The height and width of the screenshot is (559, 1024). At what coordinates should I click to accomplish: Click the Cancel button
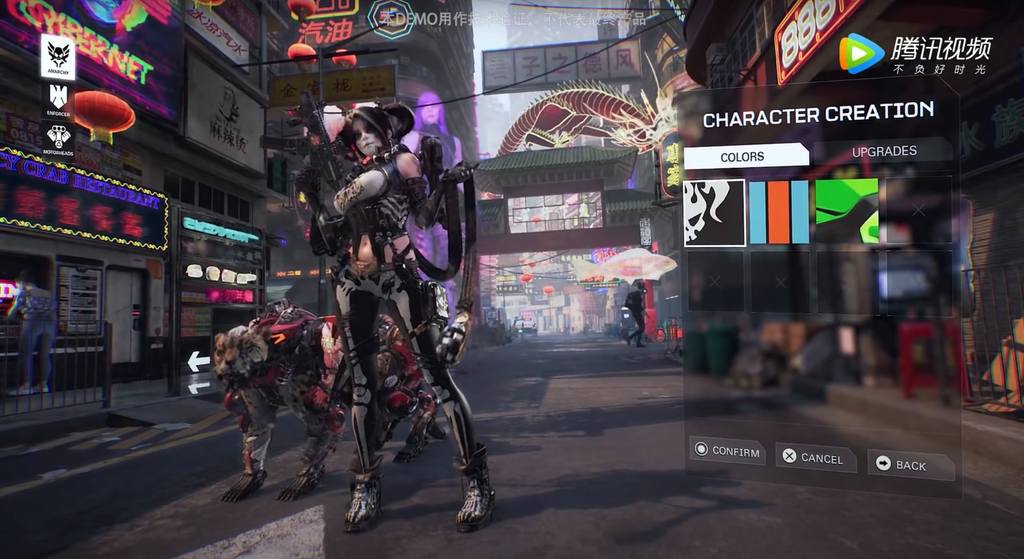coord(815,458)
